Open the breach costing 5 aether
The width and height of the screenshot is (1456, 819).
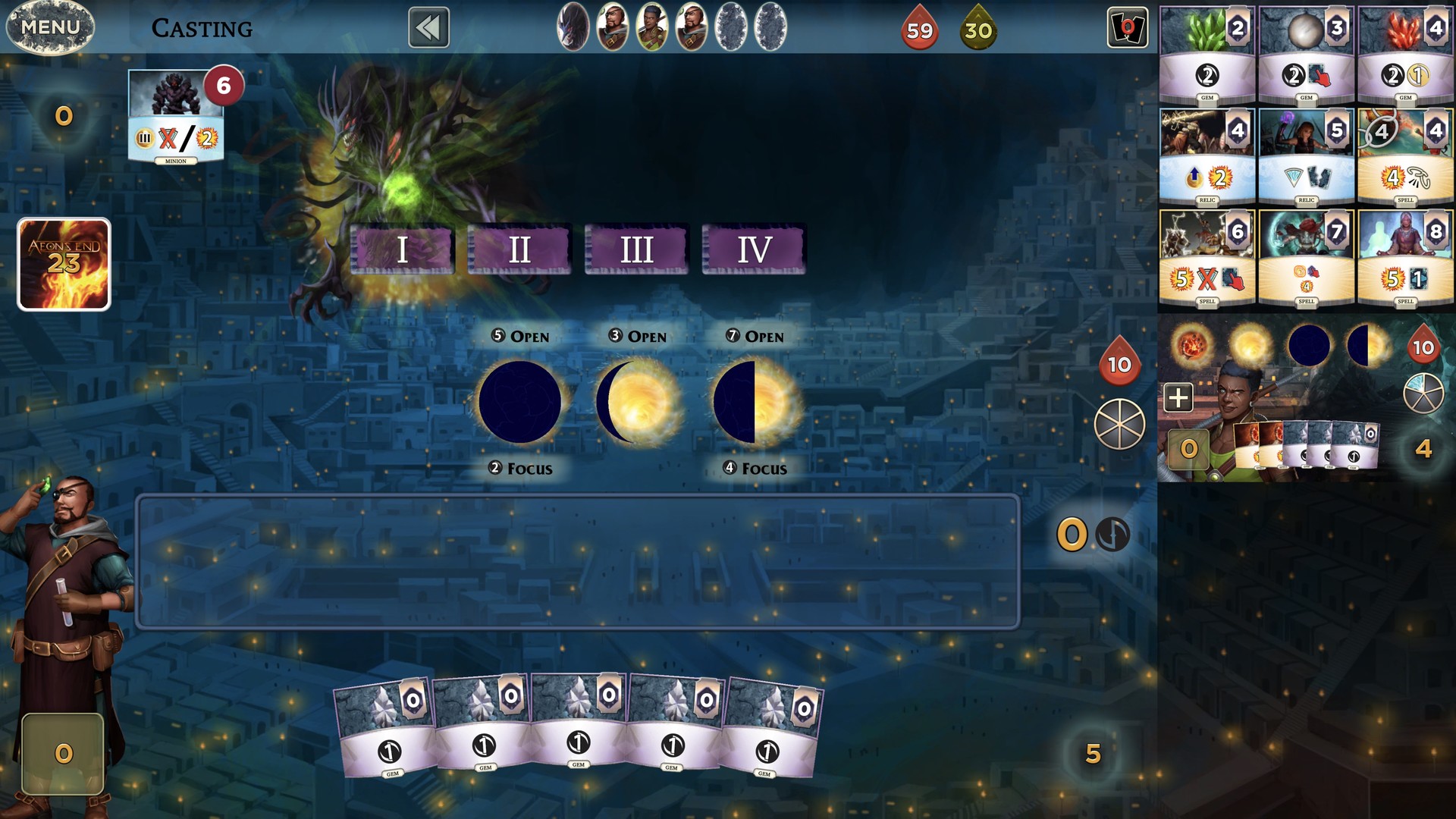(520, 336)
